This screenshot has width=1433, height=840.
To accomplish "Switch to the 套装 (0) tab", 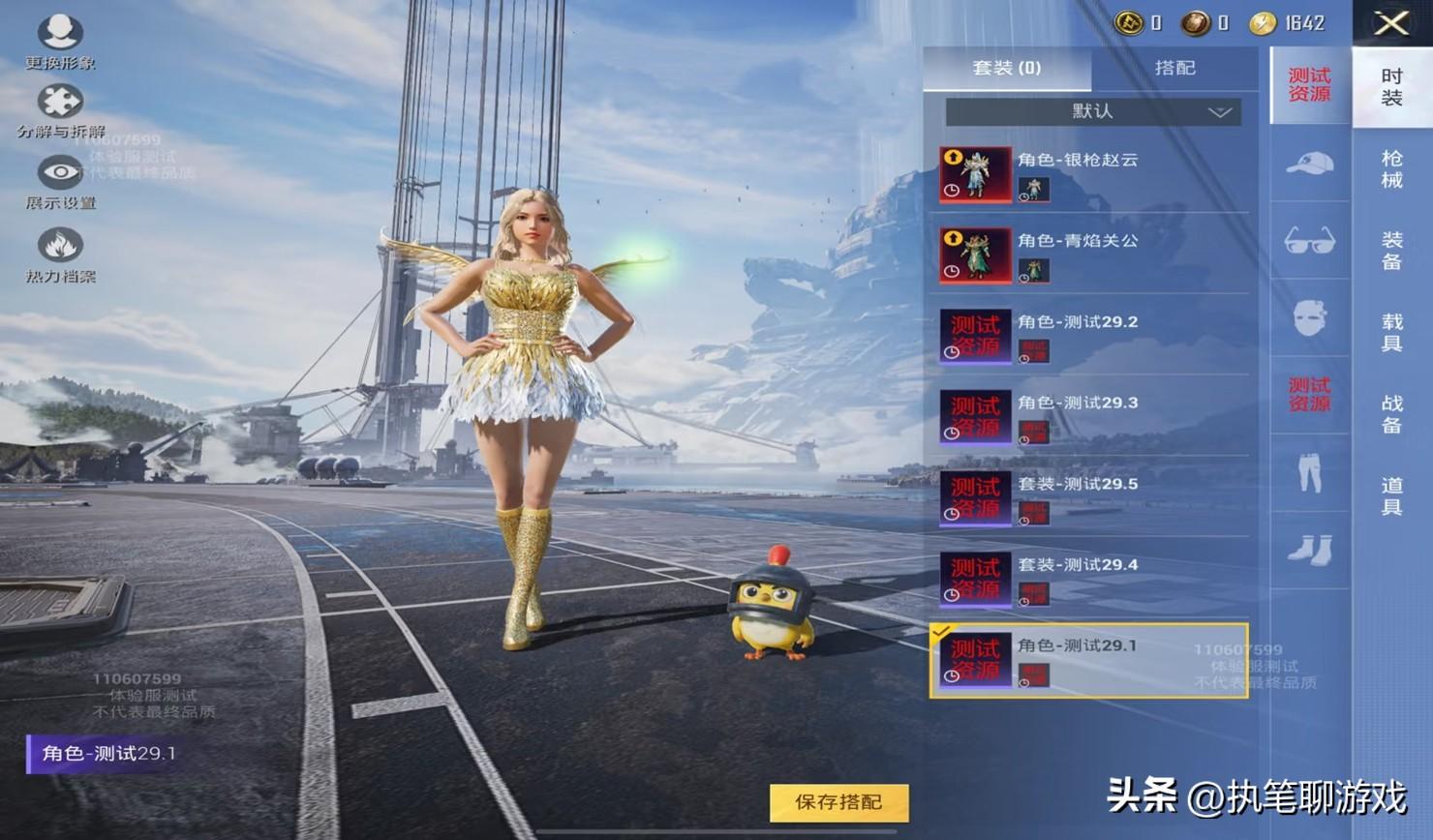I will pos(1007,68).
